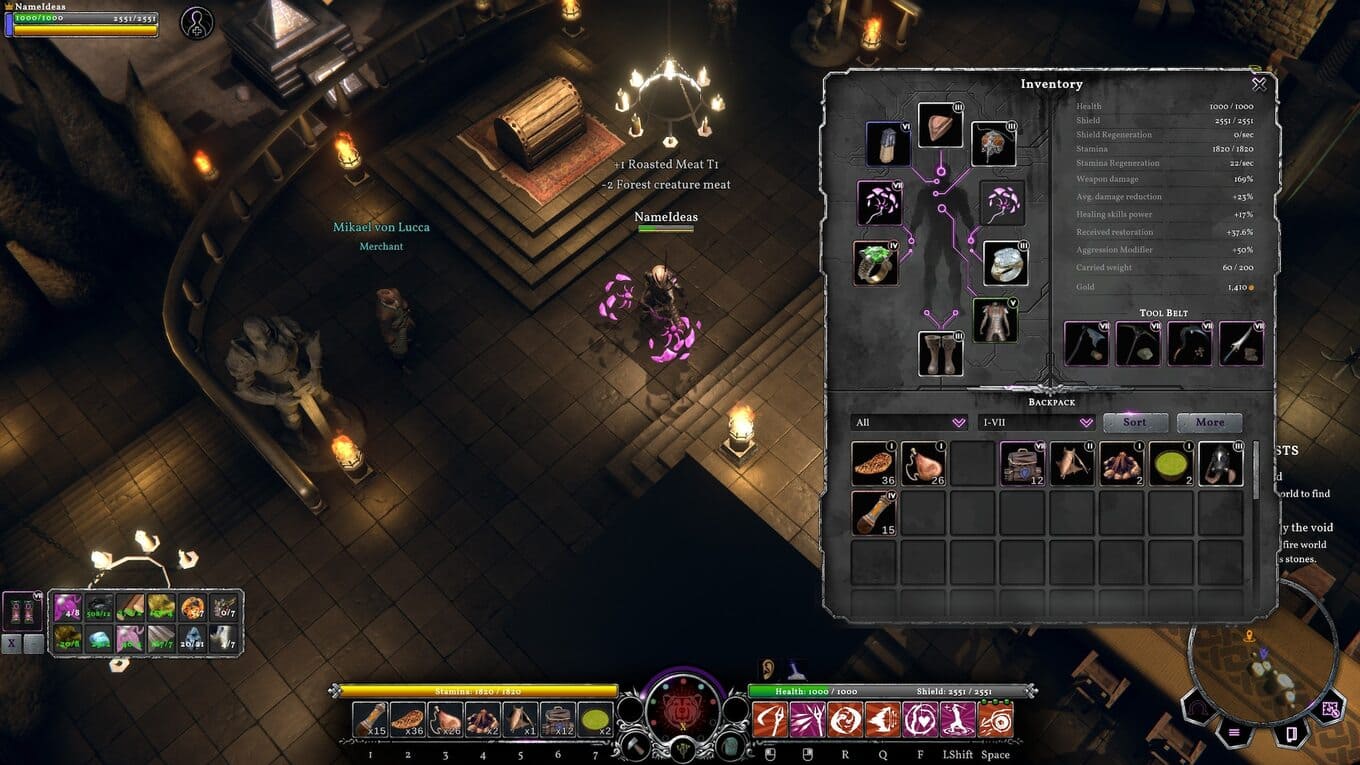
Task: Open the All item filter dropdown
Action: (x=908, y=423)
